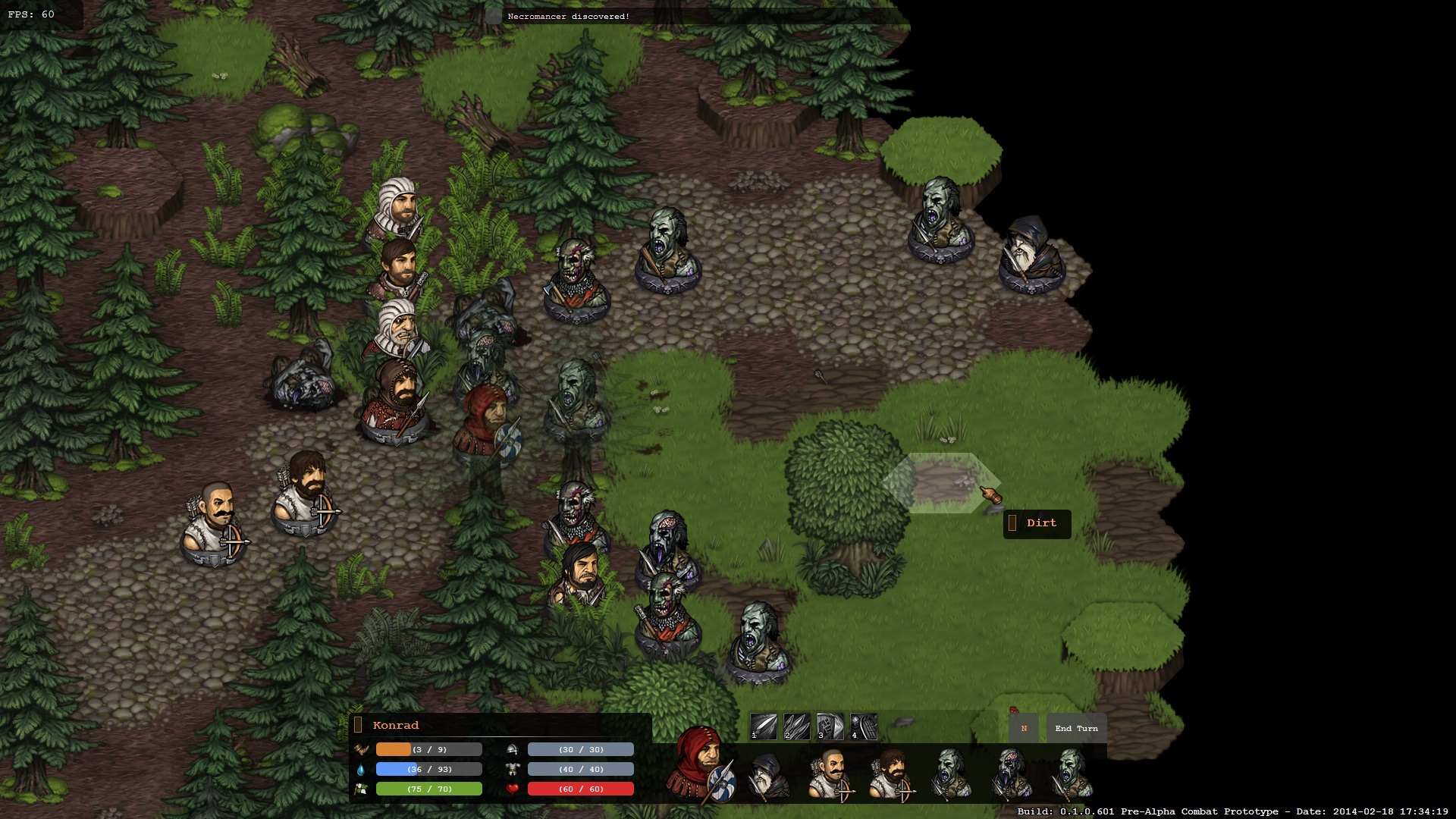Click the FPS counter in the top corner

tap(30, 12)
